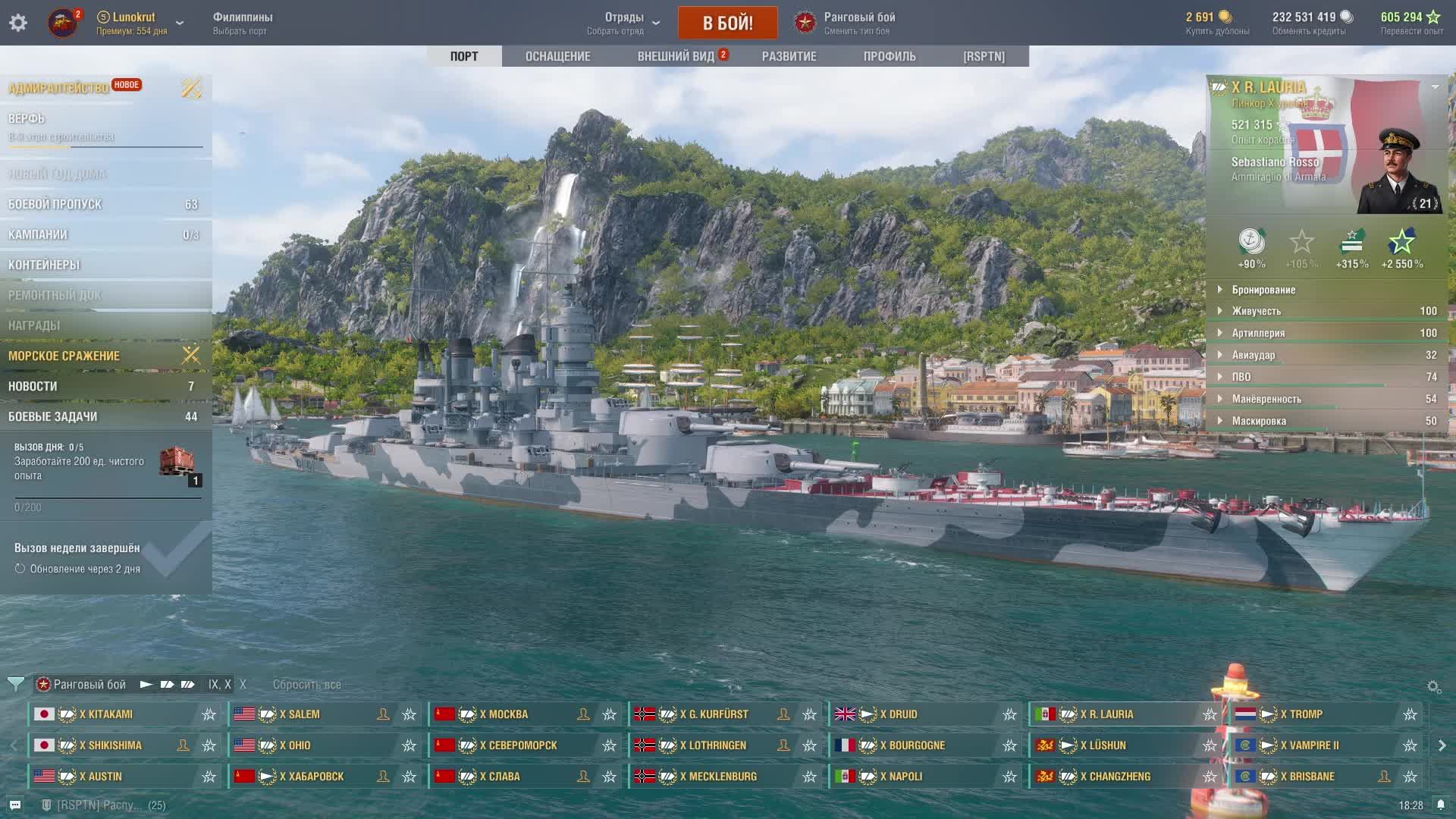Select the X SALEM ship in carousel
Image resolution: width=1456 pixels, height=819 pixels.
tap(300, 714)
